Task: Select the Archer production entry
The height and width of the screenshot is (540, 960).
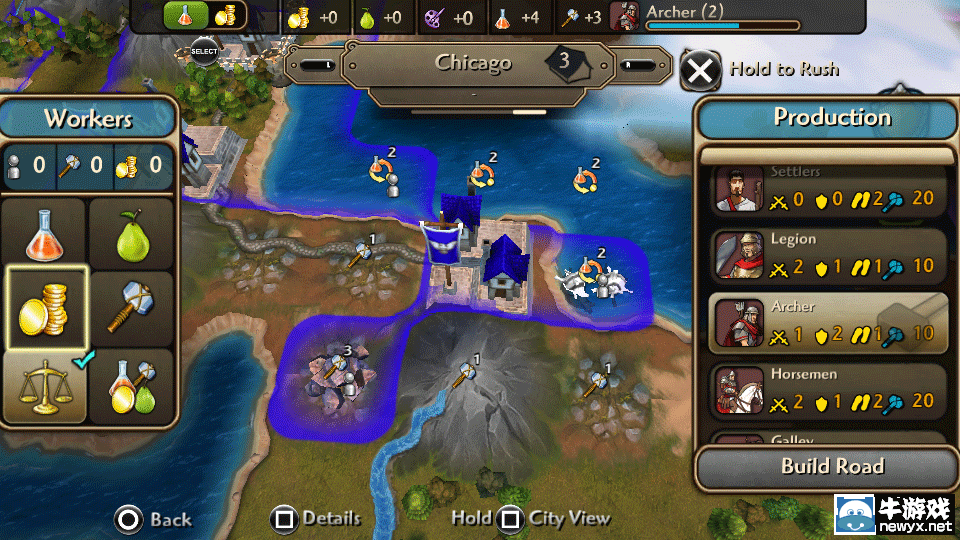Action: 828,323
